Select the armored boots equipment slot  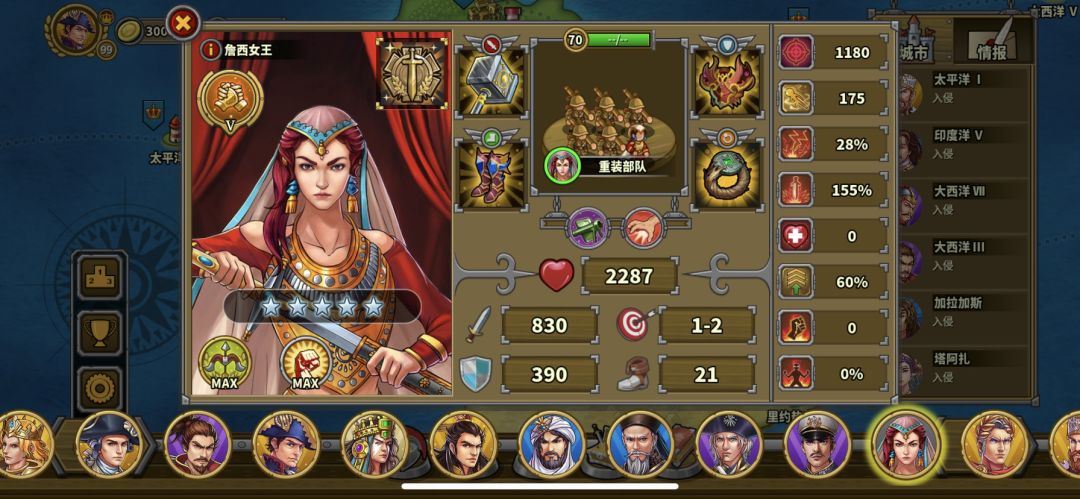point(490,172)
